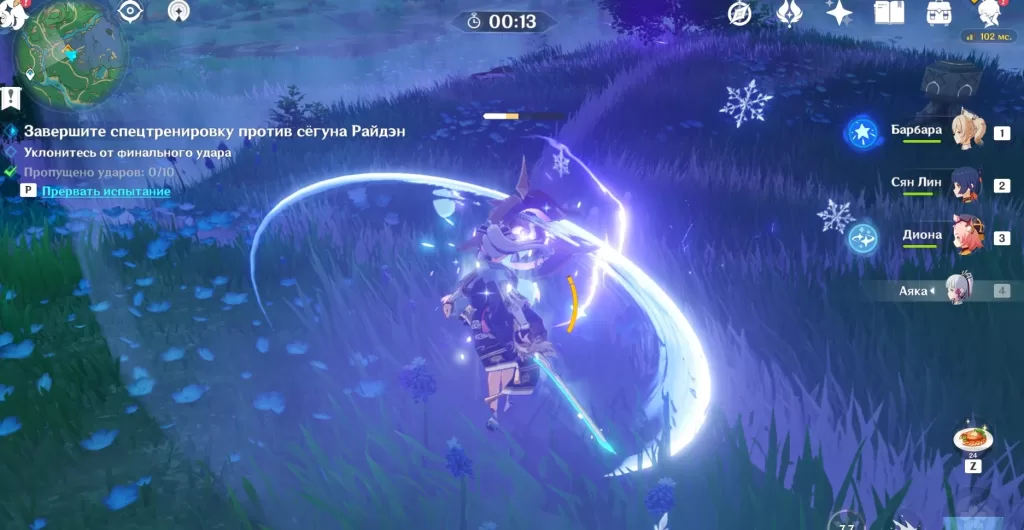Select the tracked quest "Завершите спецтренировку" objective
This screenshot has height=530, width=1024.
click(212, 132)
